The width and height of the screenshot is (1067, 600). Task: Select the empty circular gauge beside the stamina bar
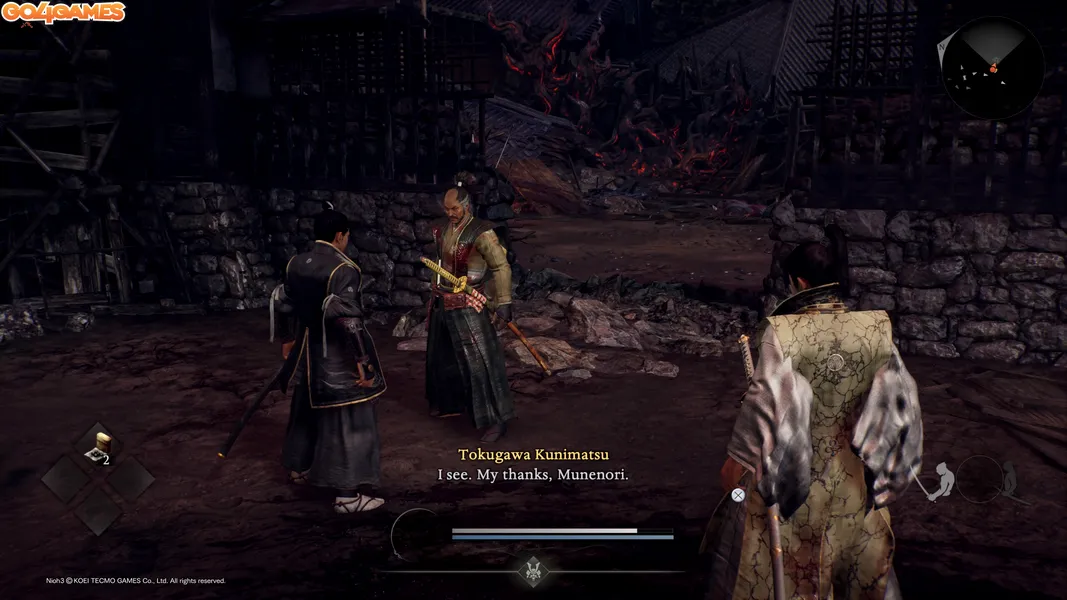417,533
